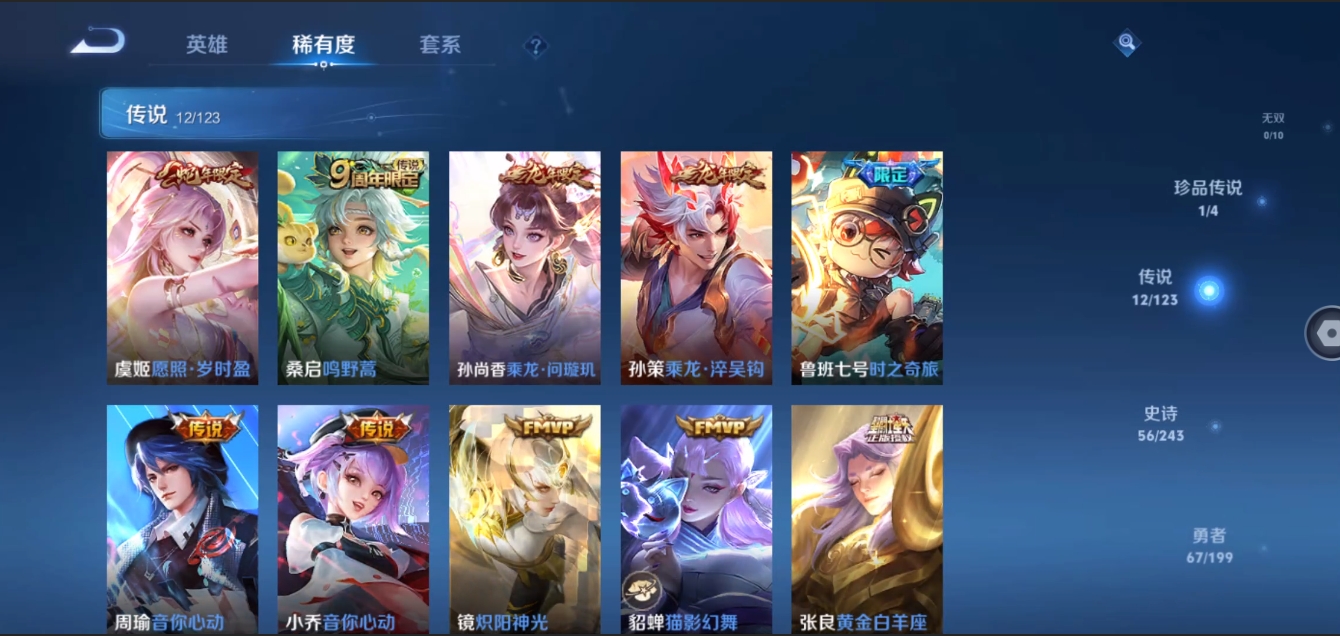Jump to the 珍品传说 rarity category

1208,197
